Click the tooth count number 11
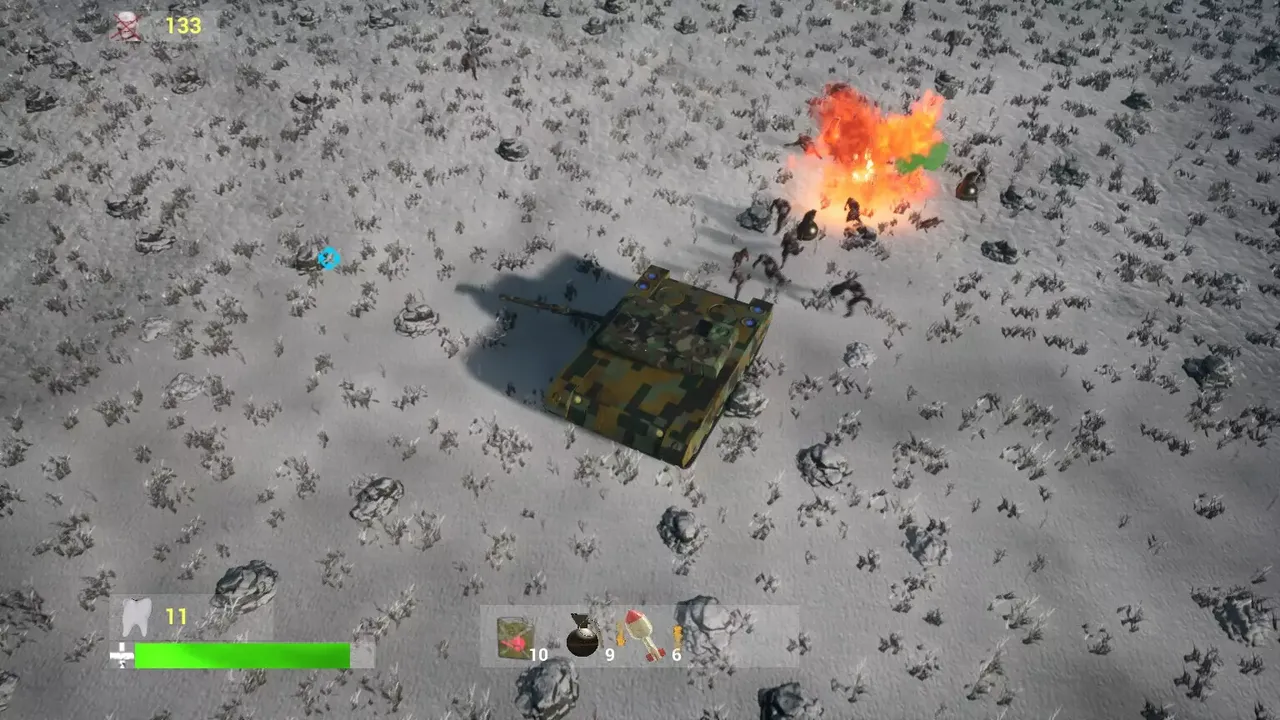Image resolution: width=1280 pixels, height=720 pixels. pos(176,617)
